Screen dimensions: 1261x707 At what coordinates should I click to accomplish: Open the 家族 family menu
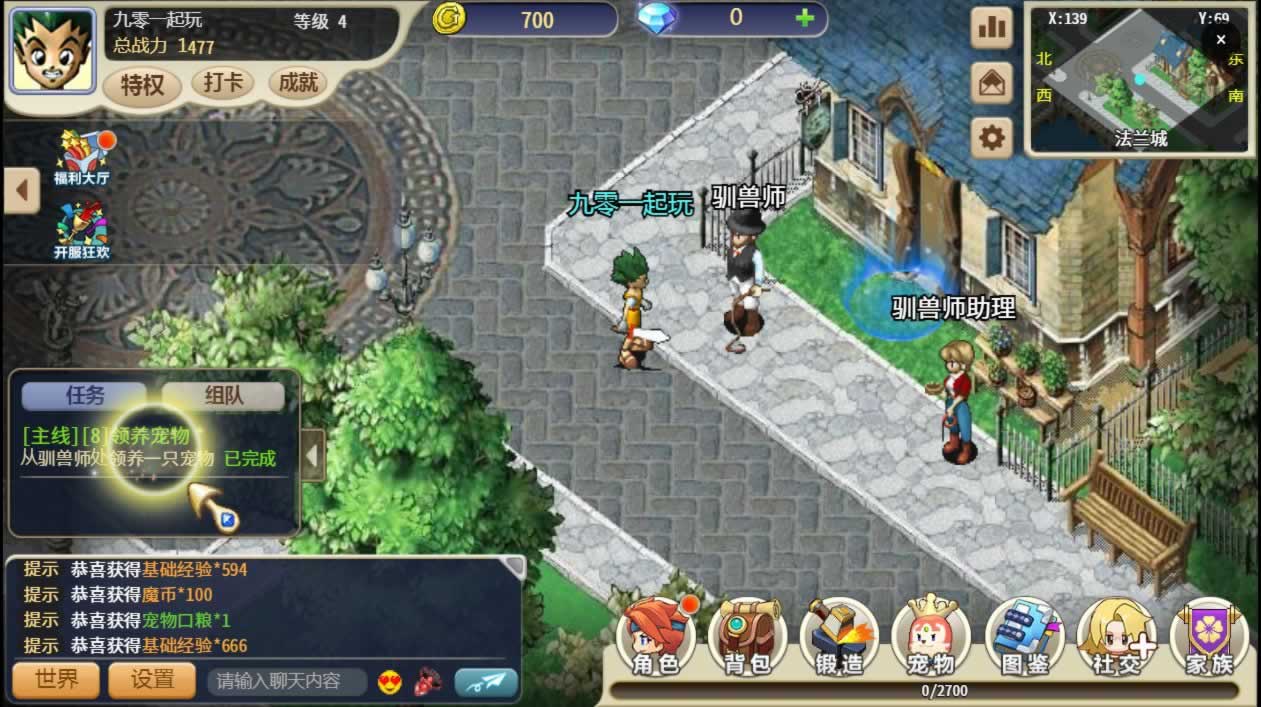(x=1209, y=636)
